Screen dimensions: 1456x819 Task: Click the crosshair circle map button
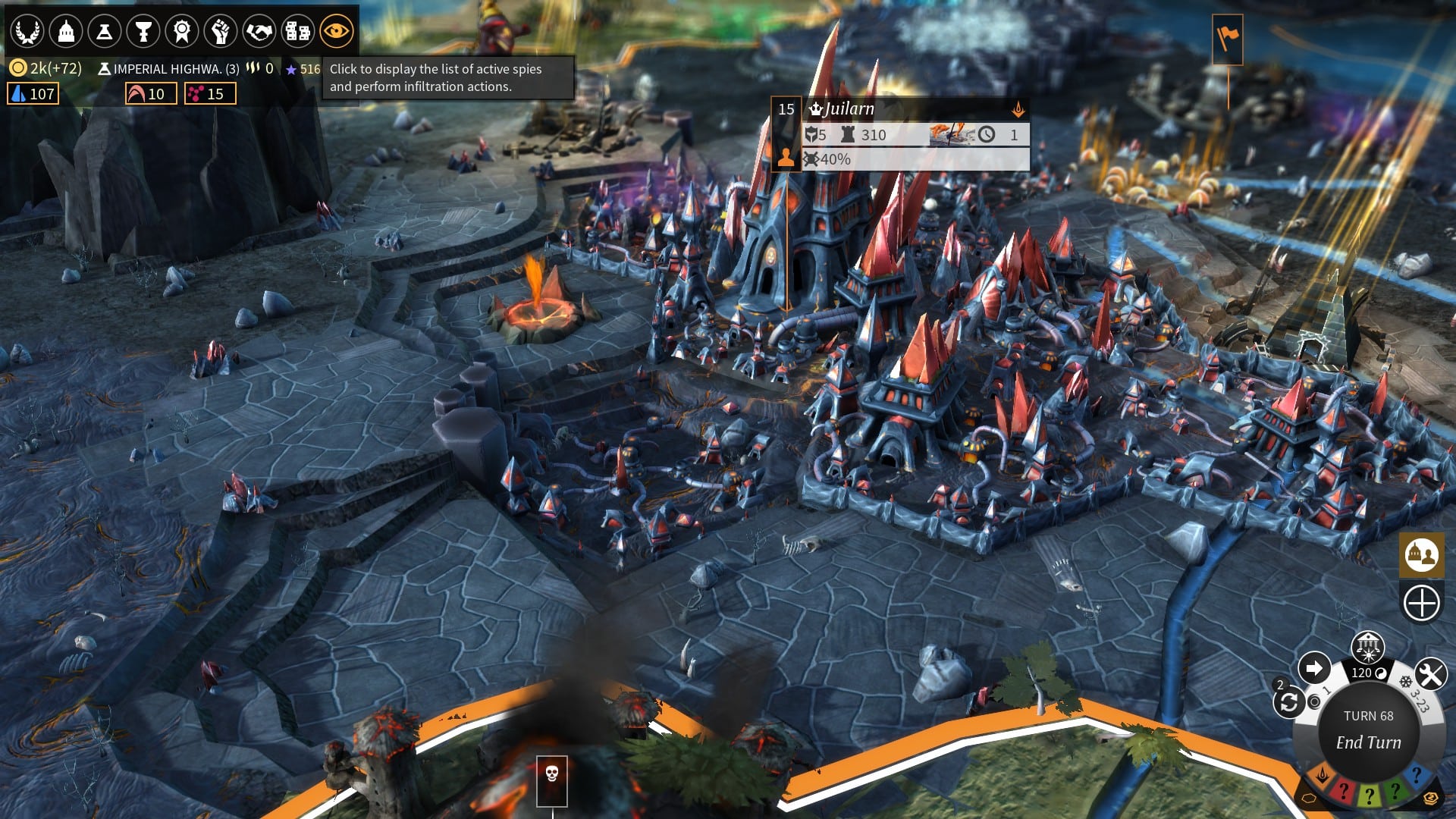[1421, 604]
